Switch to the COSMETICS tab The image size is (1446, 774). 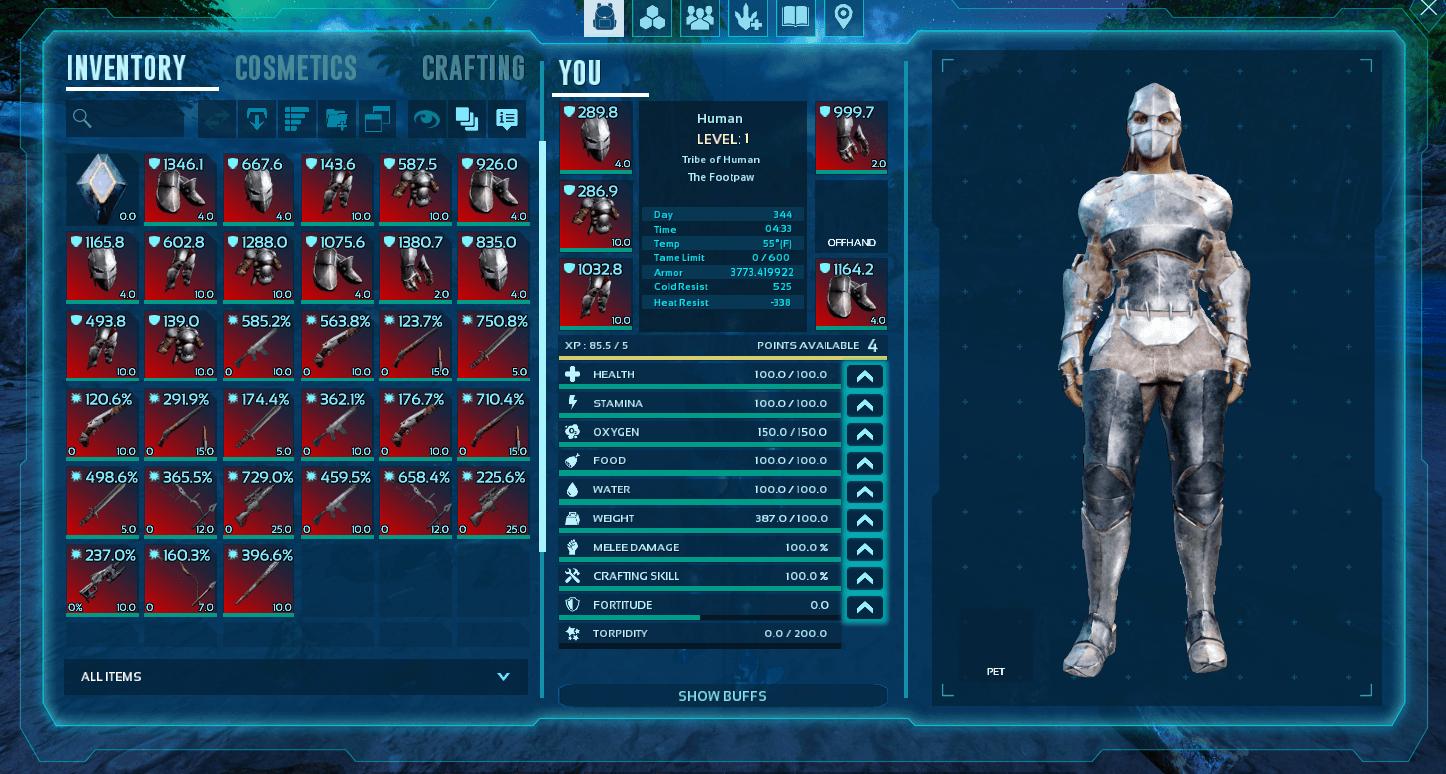coord(296,68)
